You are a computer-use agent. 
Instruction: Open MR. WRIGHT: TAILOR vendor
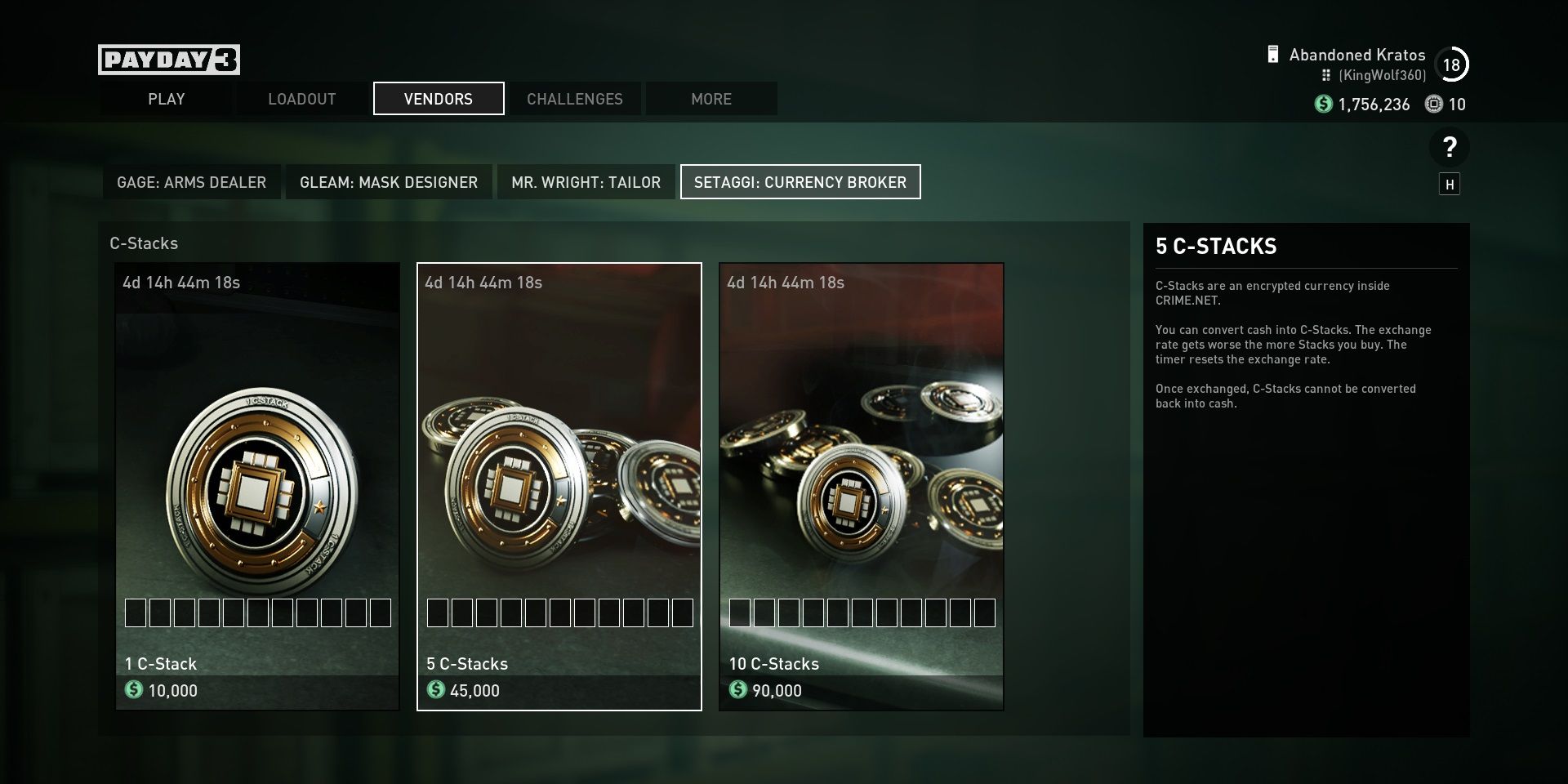(x=586, y=182)
